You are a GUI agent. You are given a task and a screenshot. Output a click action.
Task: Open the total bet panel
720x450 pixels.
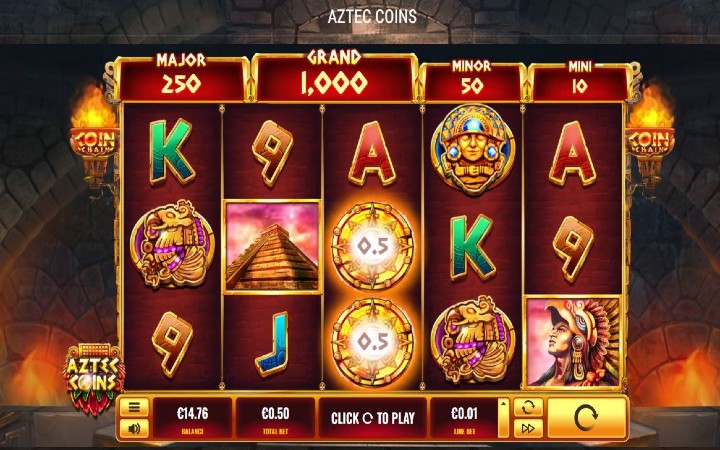(274, 417)
